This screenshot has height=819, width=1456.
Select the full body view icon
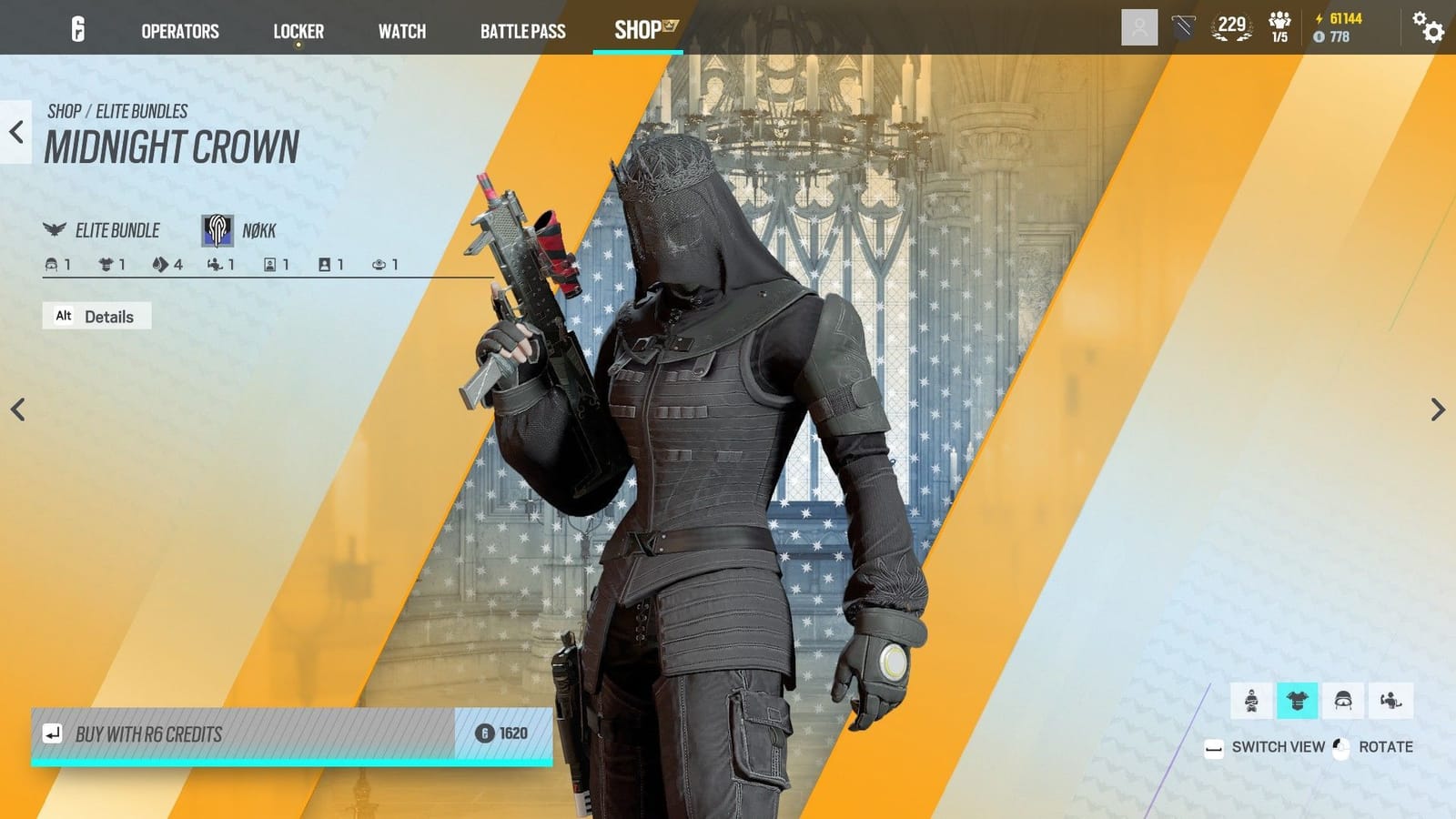pos(1252,699)
